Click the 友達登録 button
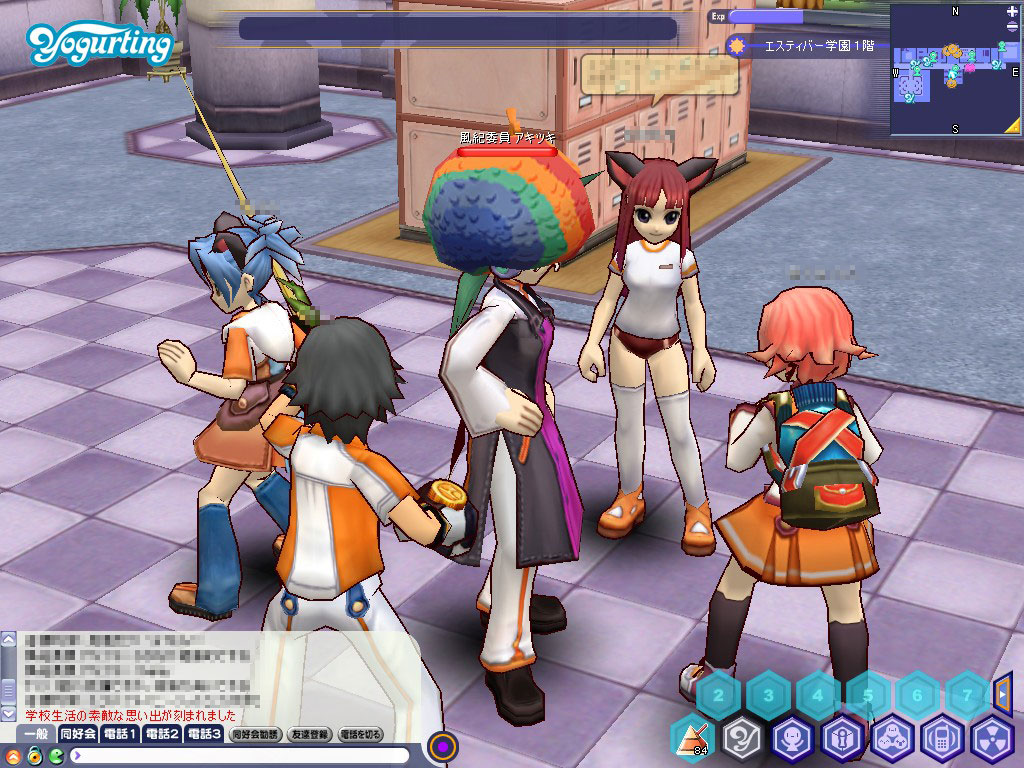 click(309, 734)
